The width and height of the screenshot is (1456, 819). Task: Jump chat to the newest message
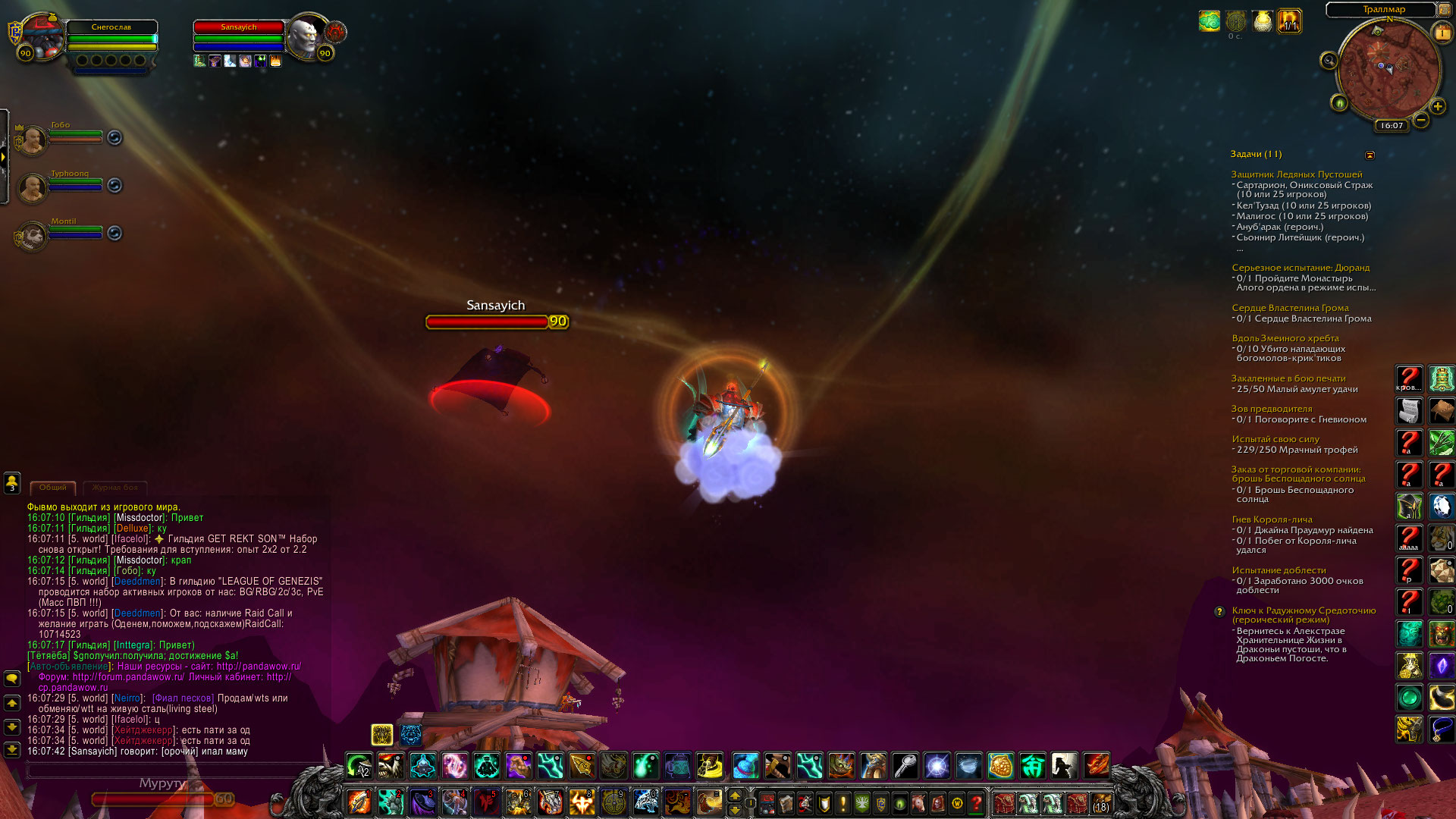click(x=12, y=749)
